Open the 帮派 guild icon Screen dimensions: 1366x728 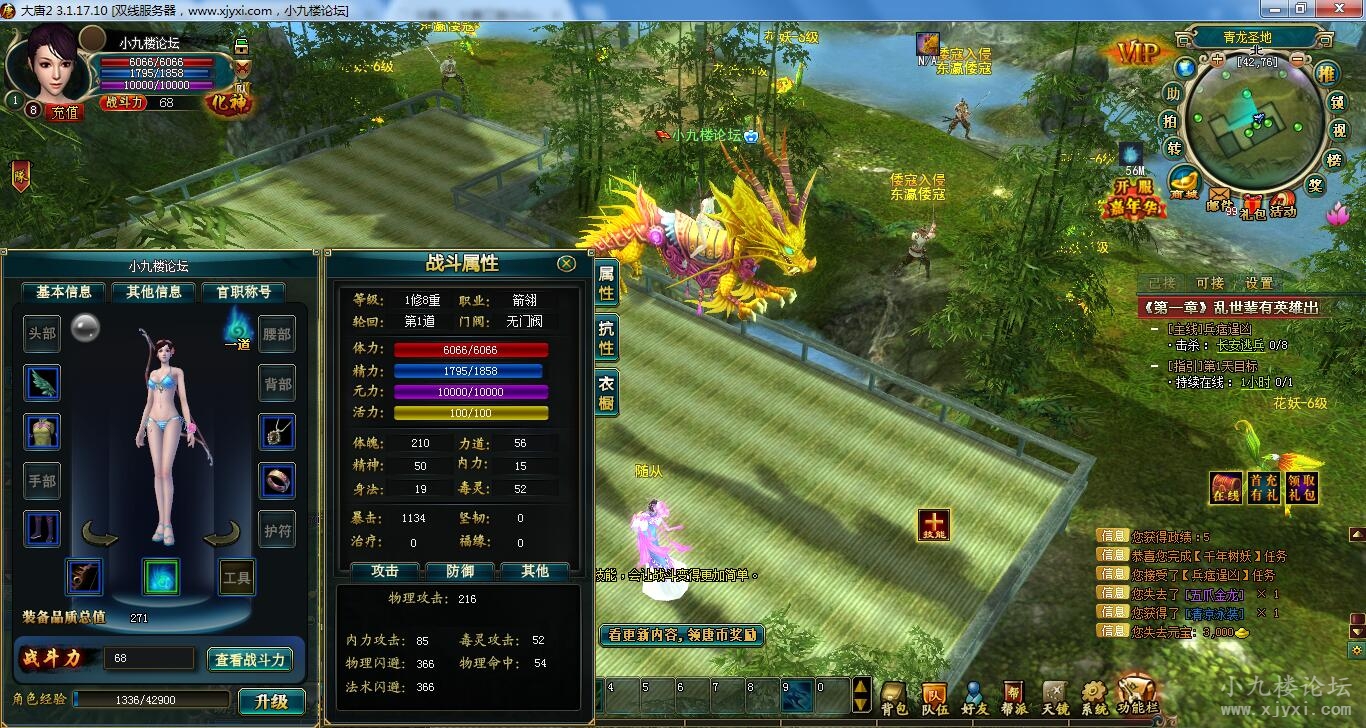[1013, 691]
